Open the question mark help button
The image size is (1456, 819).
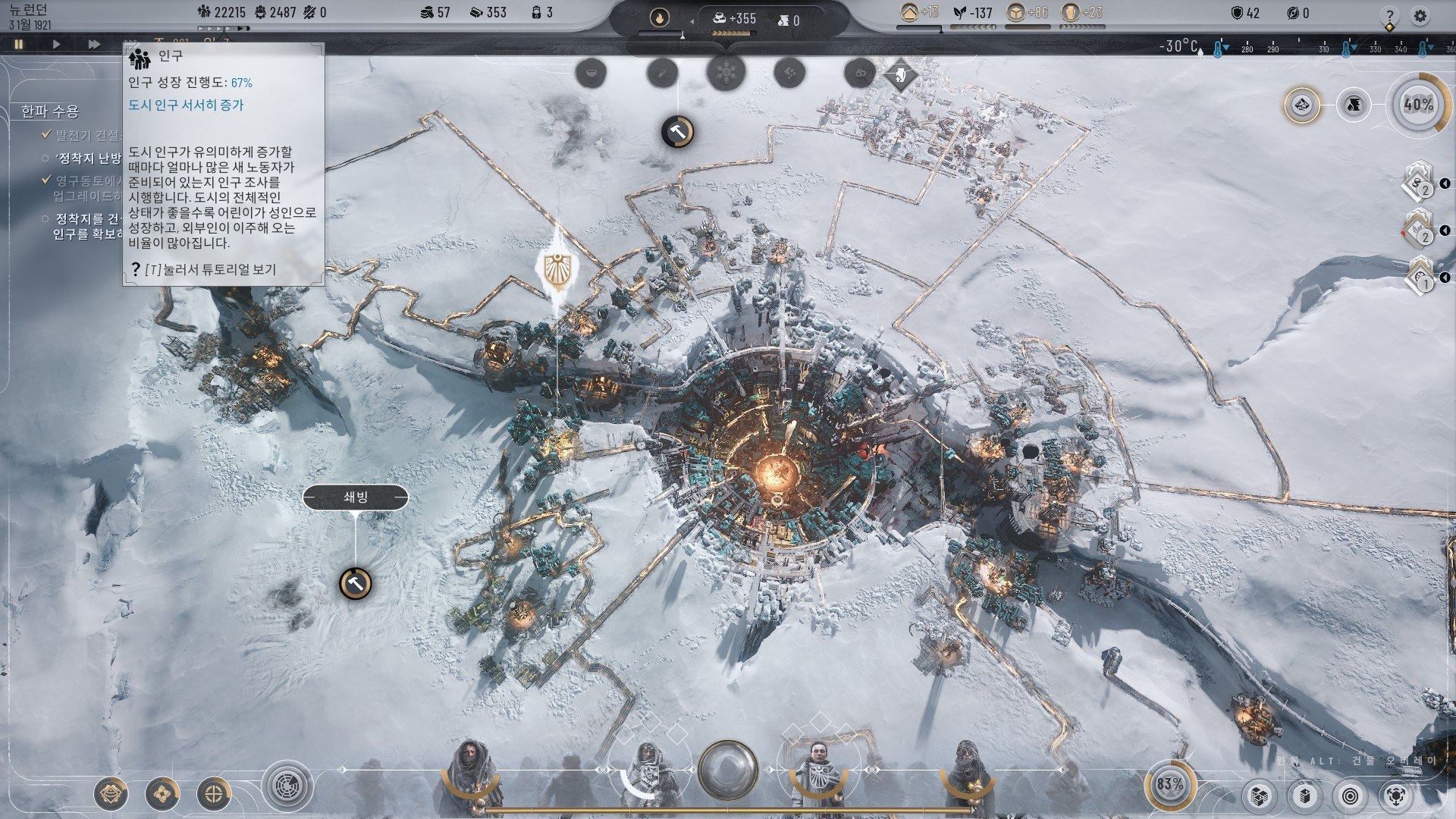(1389, 15)
